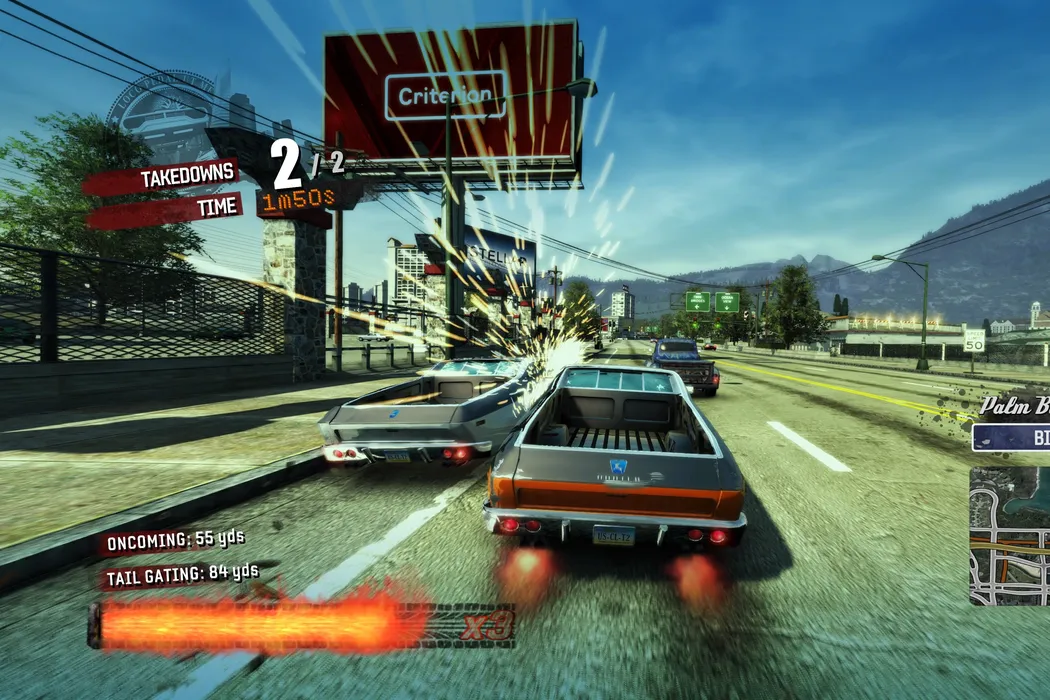Open the city minimap
The image size is (1050, 700).
coord(1010,536)
